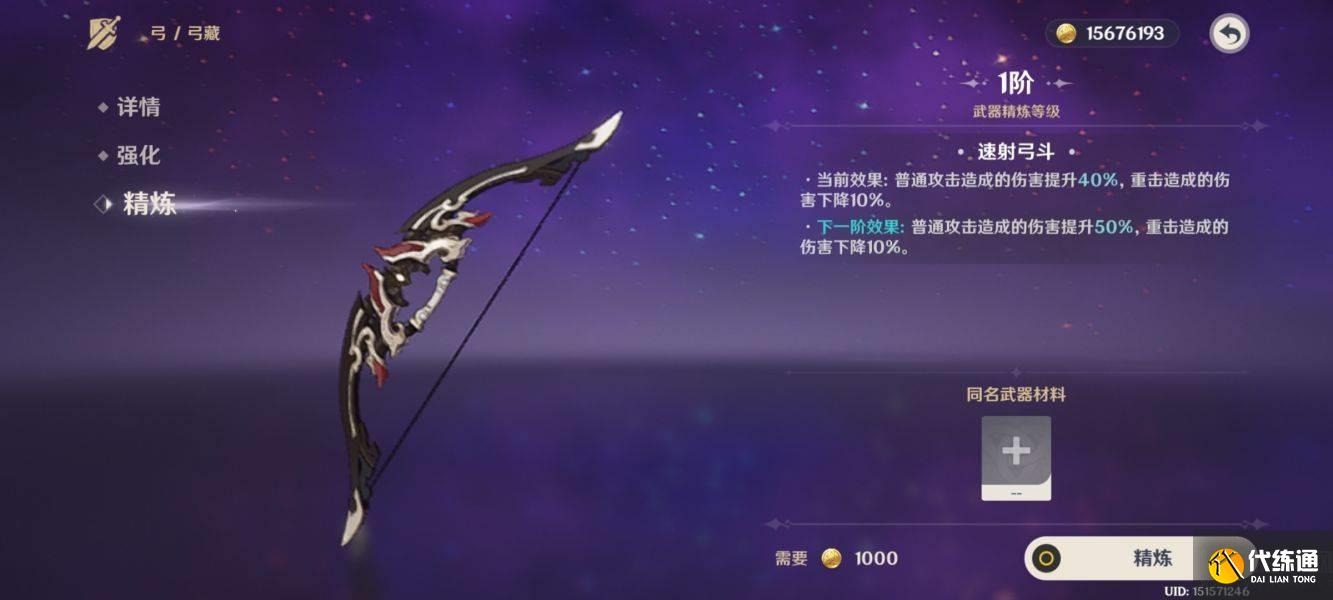Viewport: 1333px width, 600px height.
Task: Go back with the return arrow button
Action: click(1229, 34)
